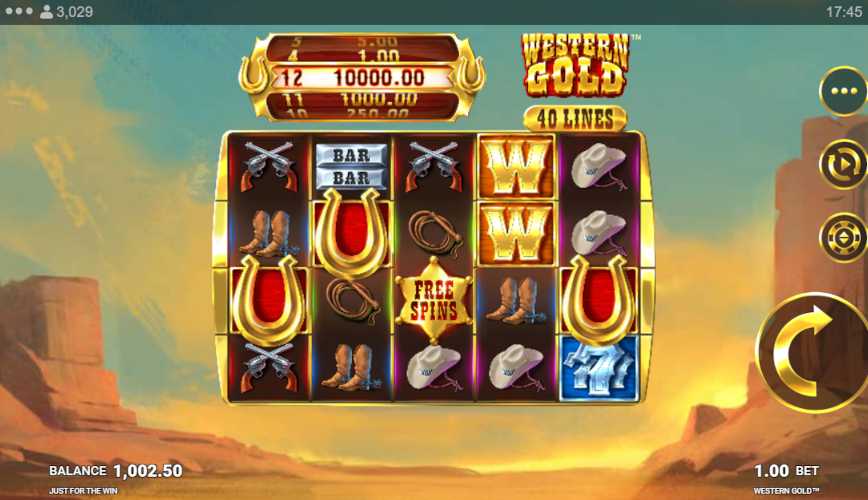Activate the autoplay button
Image resolution: width=868 pixels, height=500 pixels.
[x=842, y=164]
